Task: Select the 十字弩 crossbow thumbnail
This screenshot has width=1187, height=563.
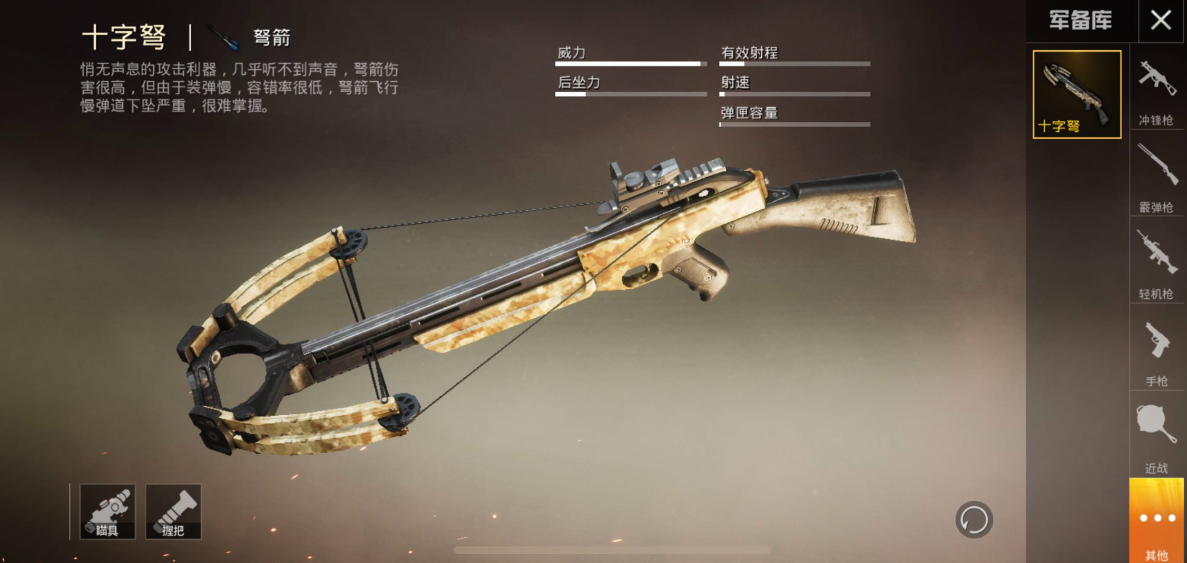Action: point(1076,94)
